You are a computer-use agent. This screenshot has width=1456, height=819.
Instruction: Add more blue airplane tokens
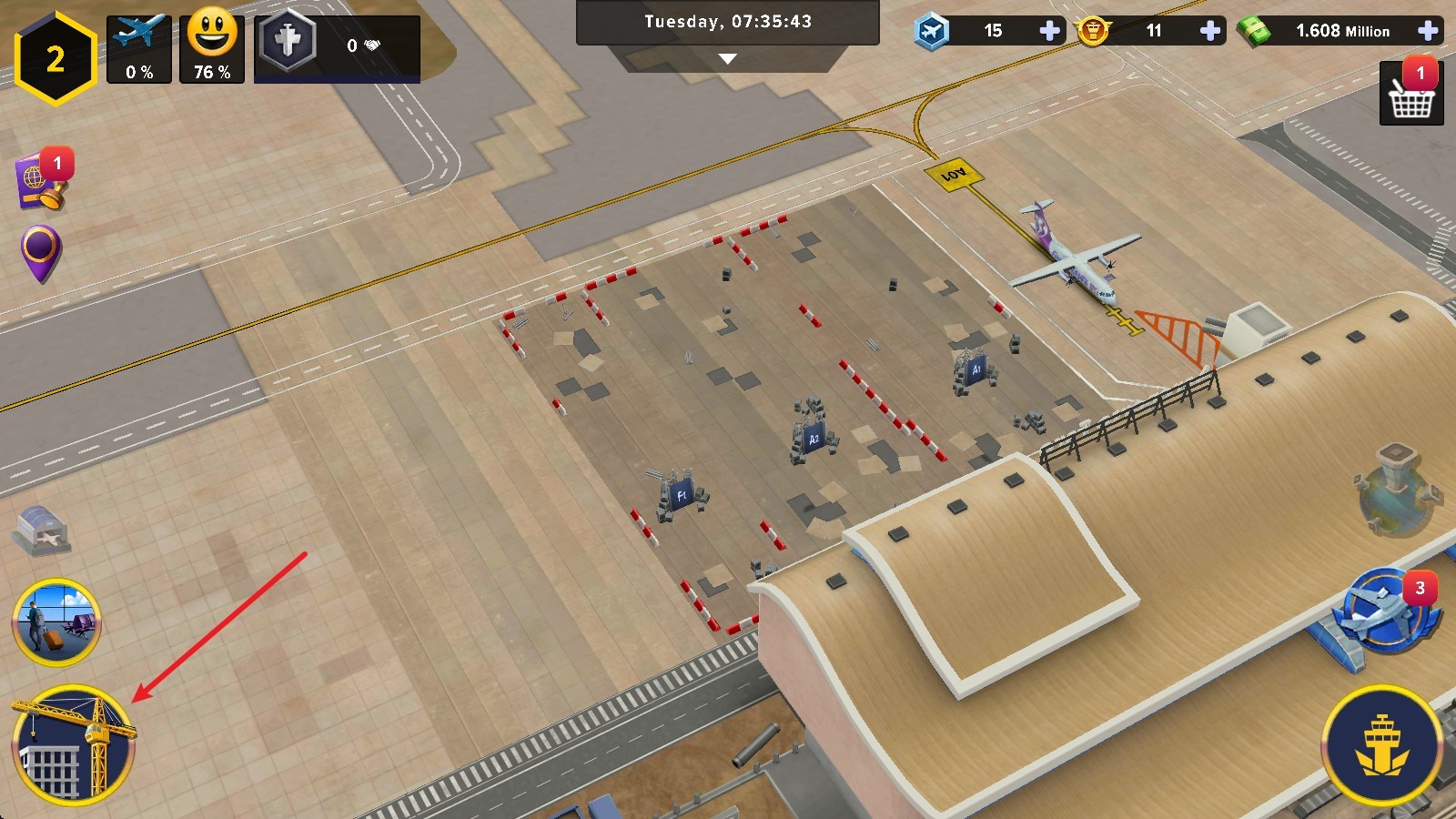[1049, 31]
